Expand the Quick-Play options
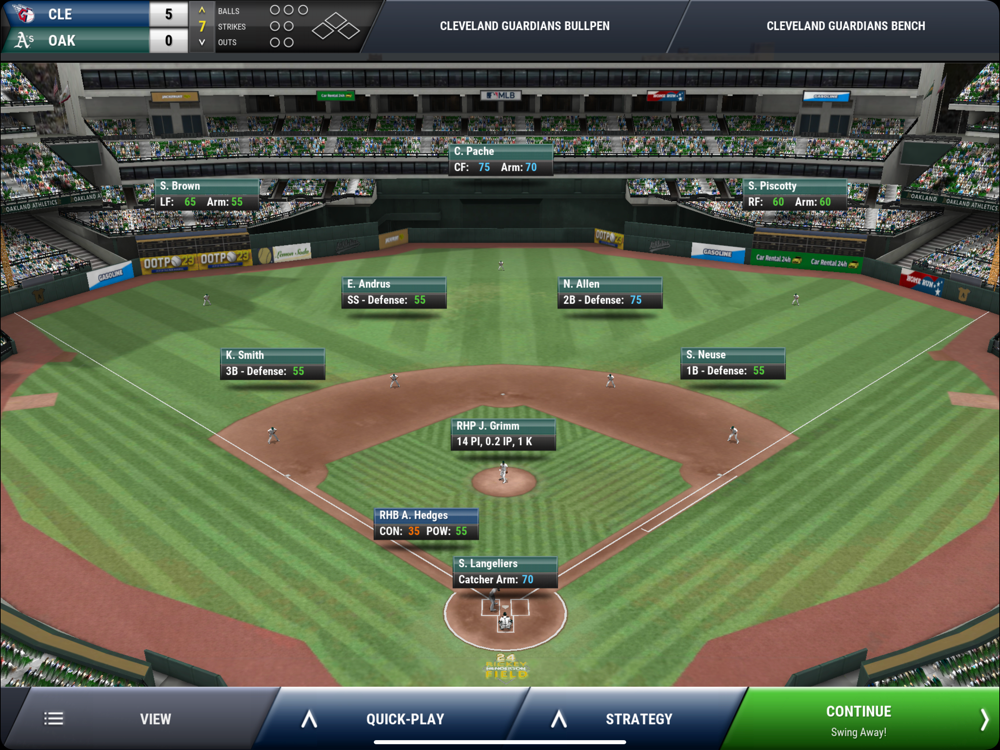1000x750 pixels. coord(390,718)
